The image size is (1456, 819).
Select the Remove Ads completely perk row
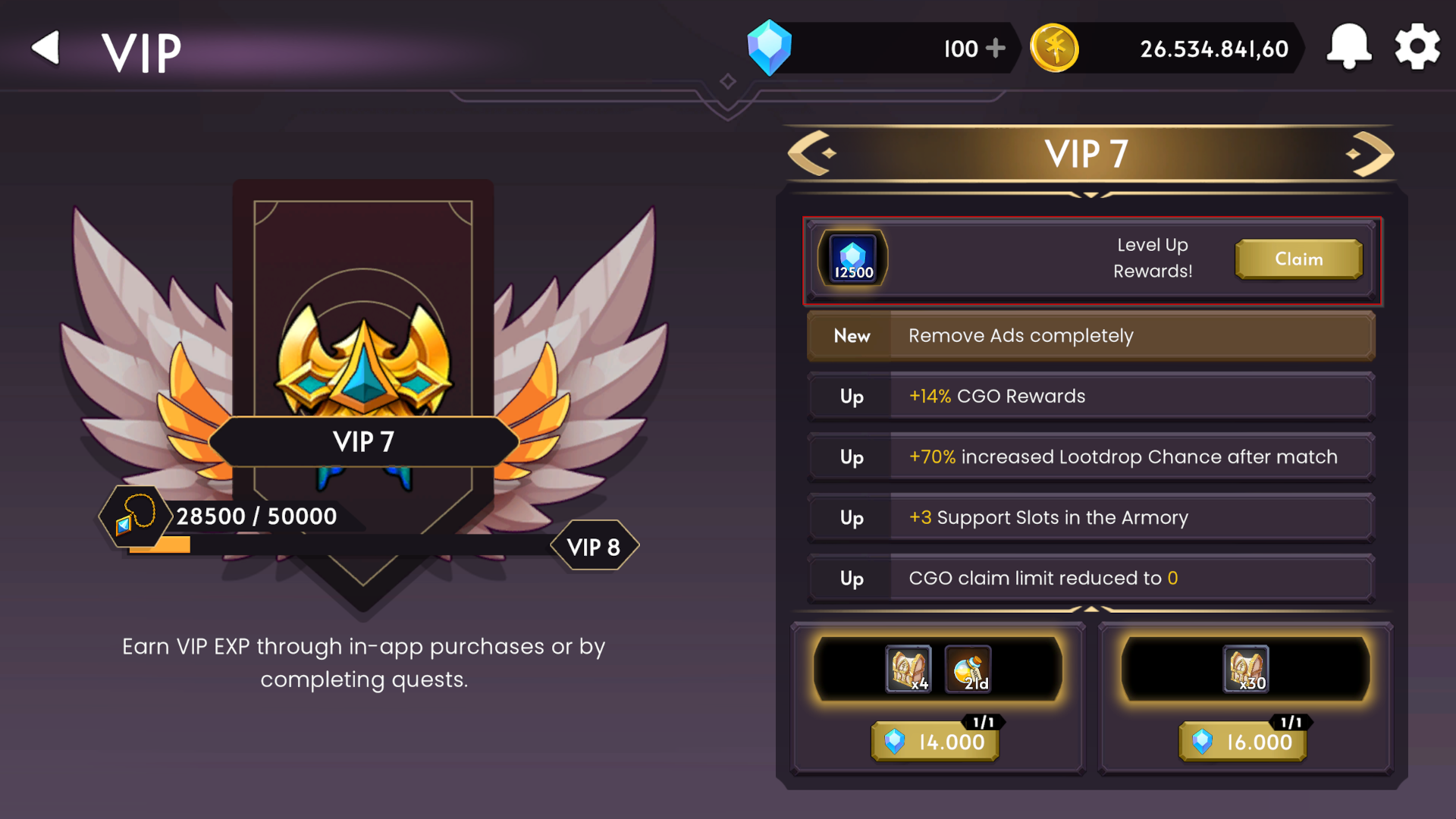click(1090, 335)
